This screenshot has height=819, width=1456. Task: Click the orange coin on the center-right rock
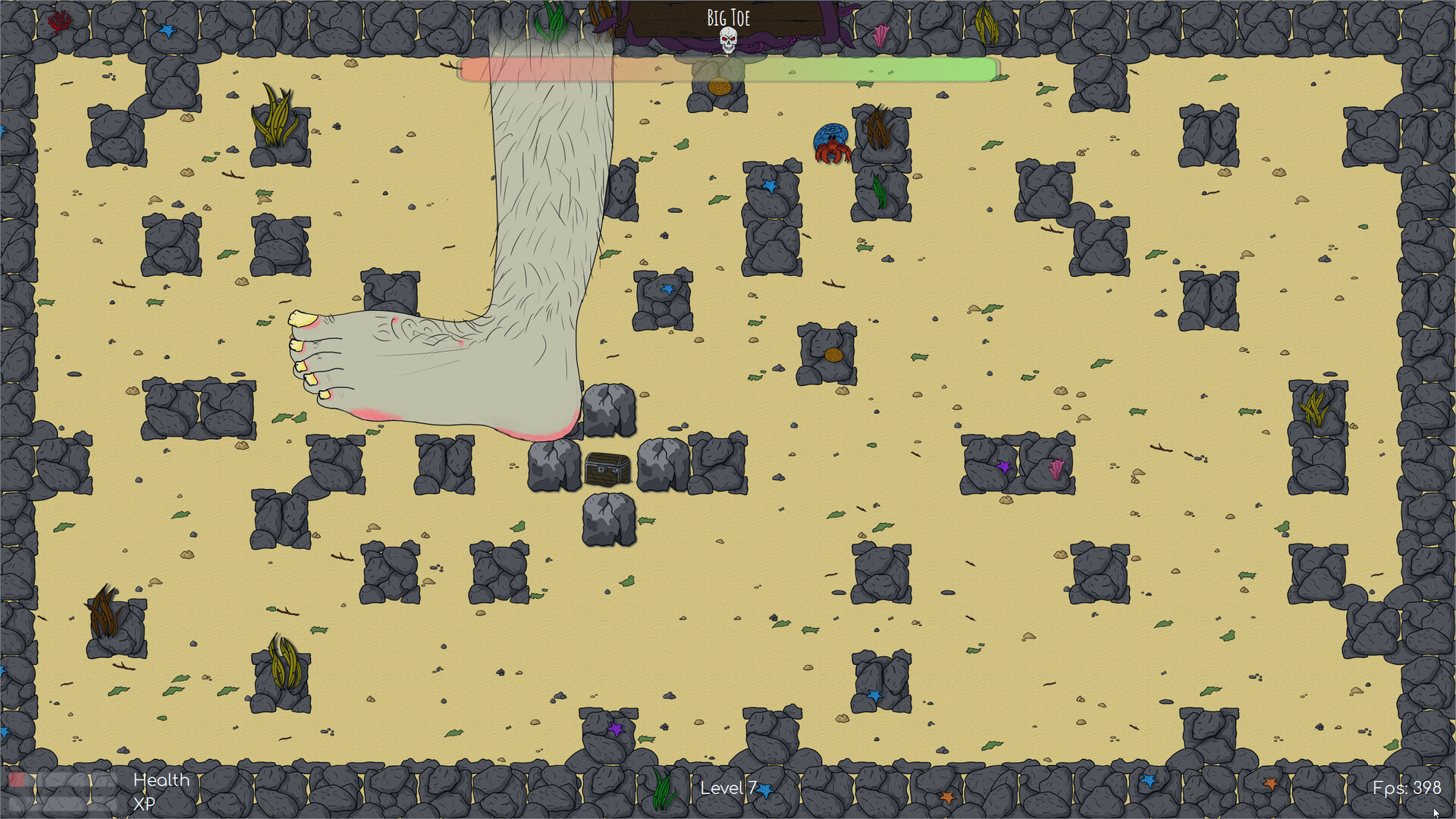point(834,354)
